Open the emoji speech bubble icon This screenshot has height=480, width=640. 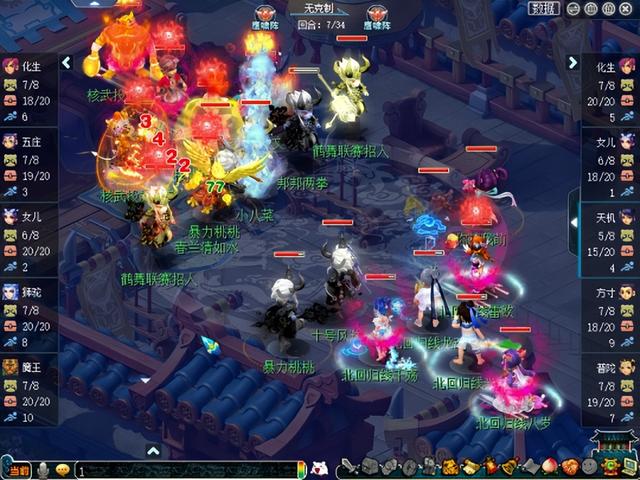[63, 470]
